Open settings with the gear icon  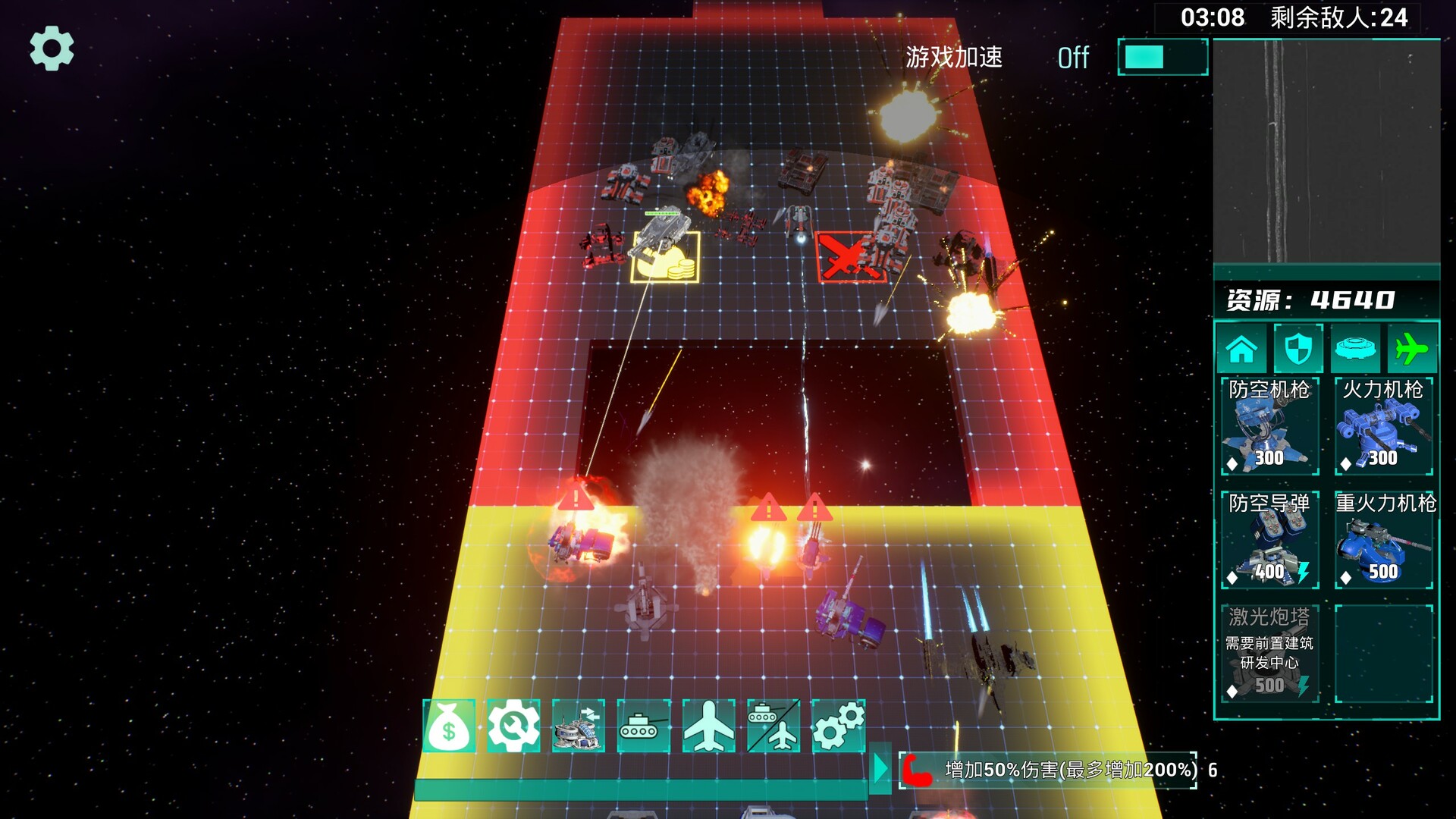coord(52,49)
